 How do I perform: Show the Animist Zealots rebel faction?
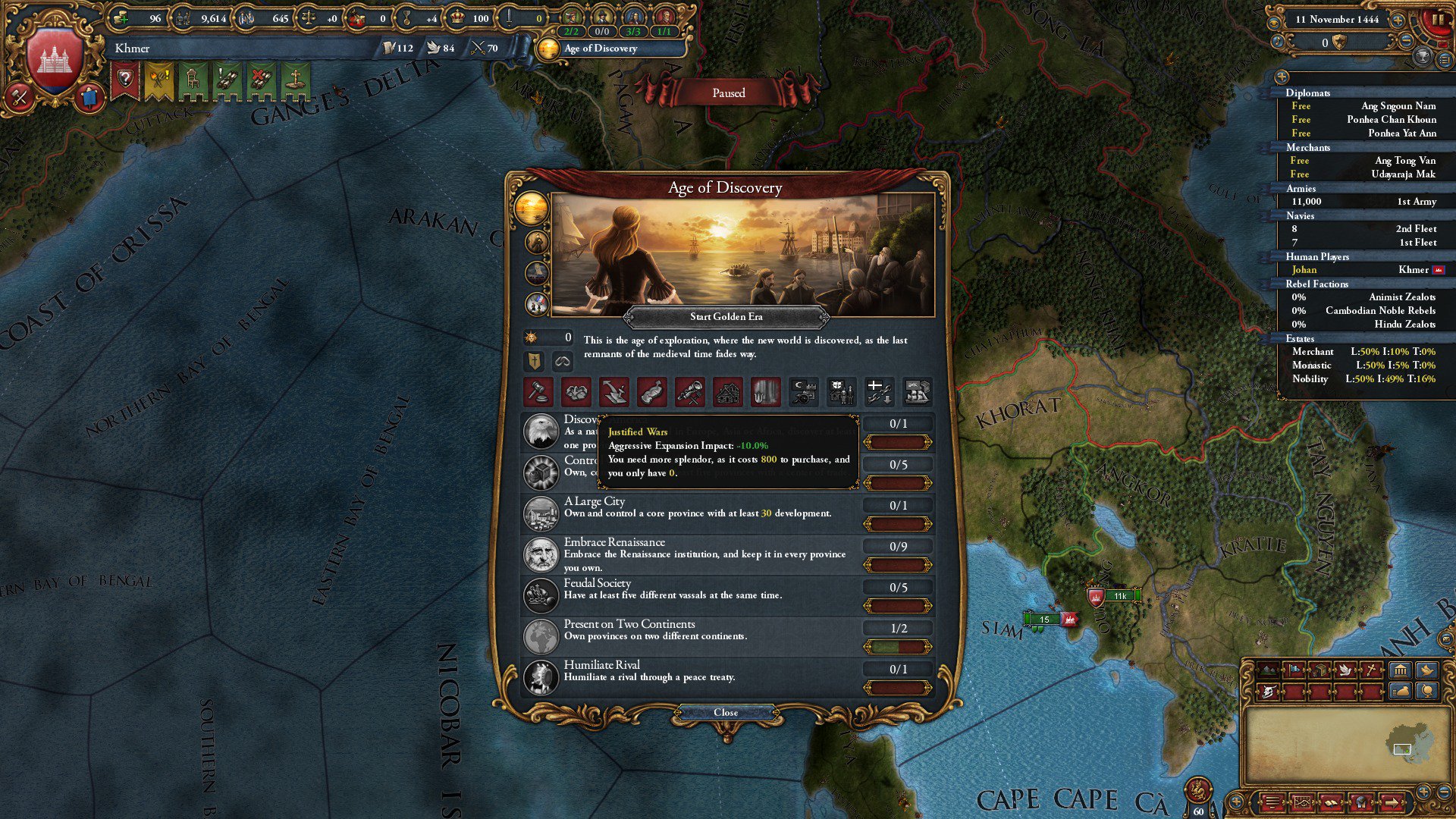[1363, 297]
